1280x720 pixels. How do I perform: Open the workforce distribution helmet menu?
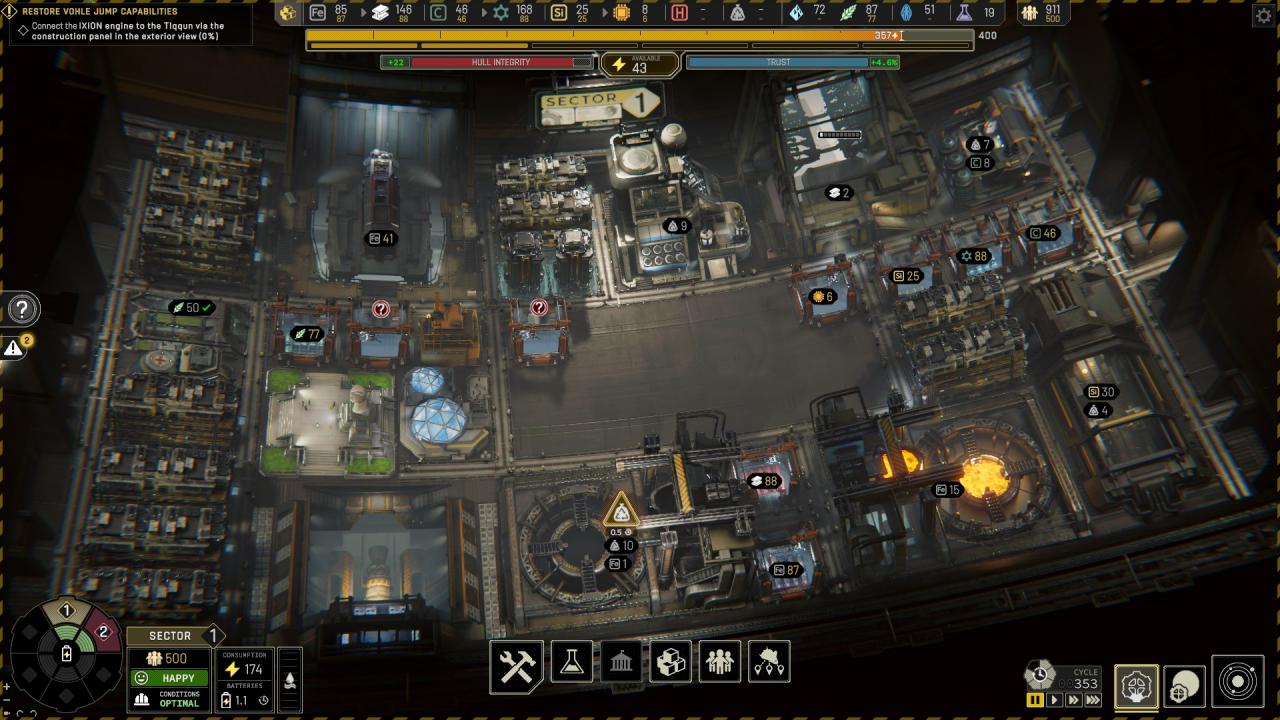click(x=769, y=662)
